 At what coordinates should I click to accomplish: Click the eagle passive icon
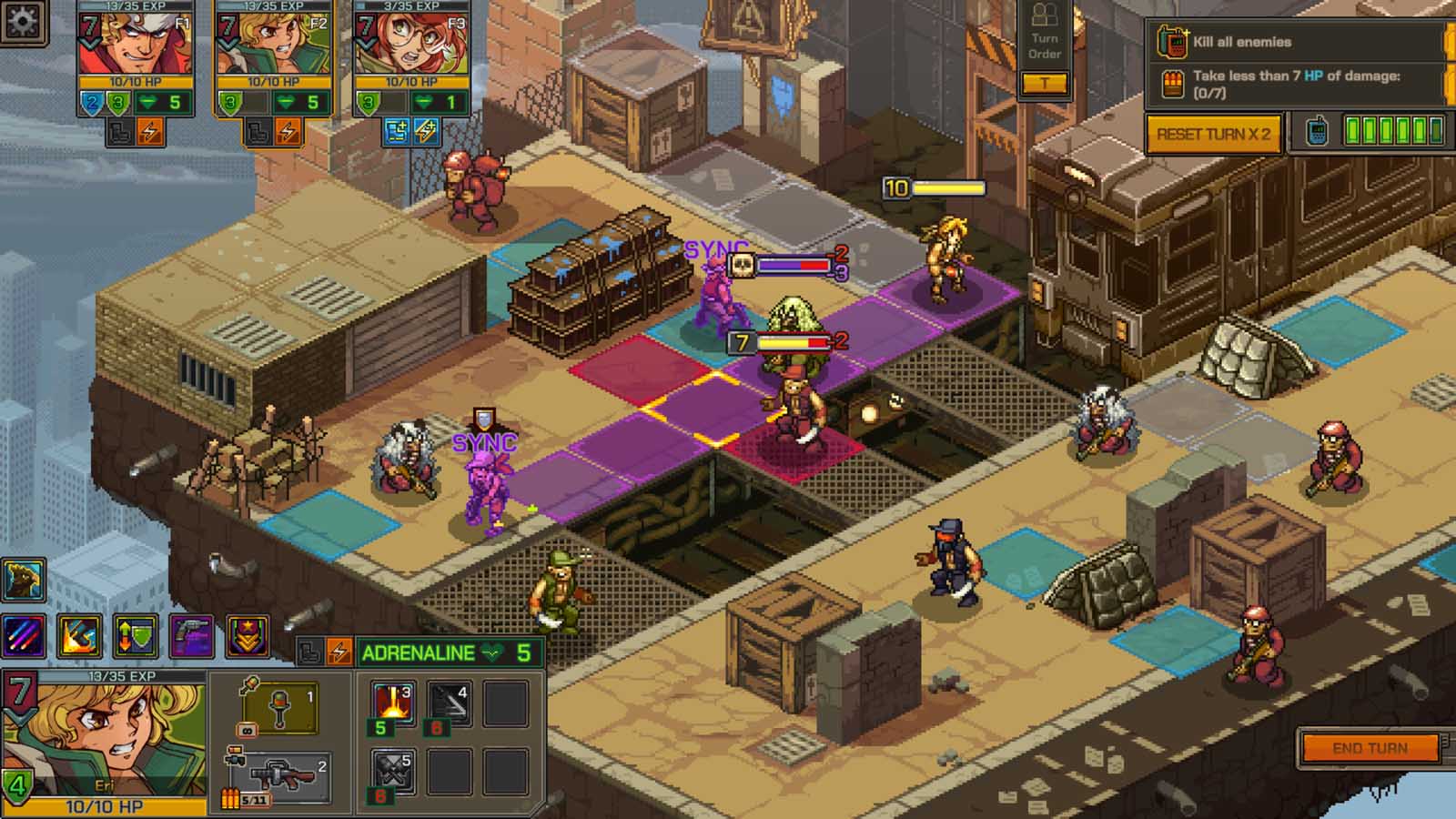pos(24,581)
